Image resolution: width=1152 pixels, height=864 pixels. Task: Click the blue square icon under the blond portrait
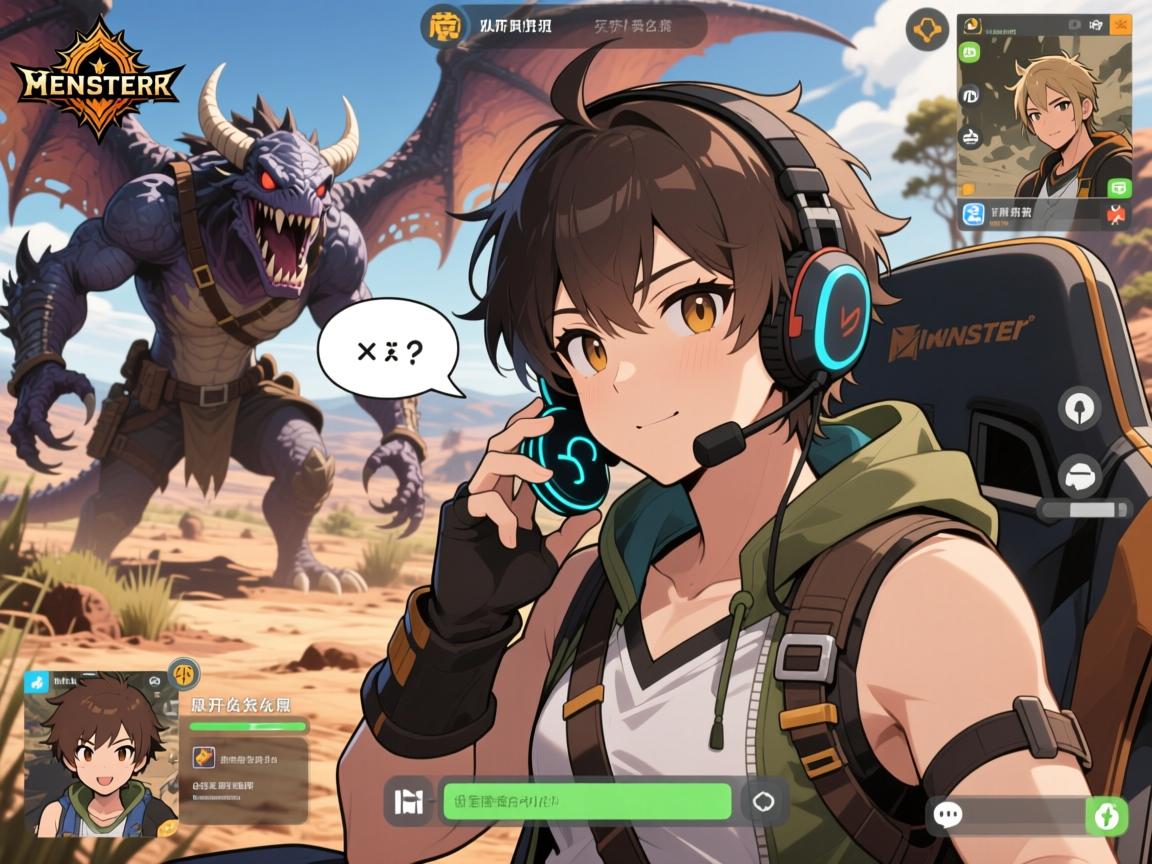[973, 213]
